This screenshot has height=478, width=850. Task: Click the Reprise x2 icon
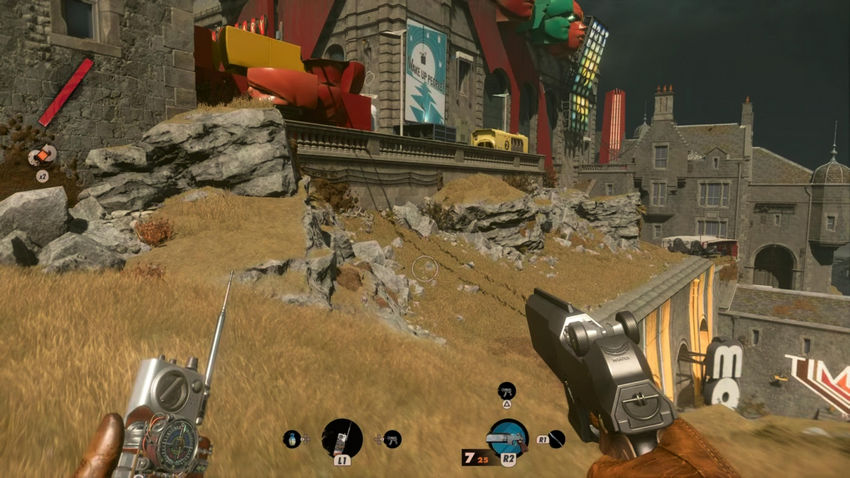pyautogui.click(x=43, y=156)
